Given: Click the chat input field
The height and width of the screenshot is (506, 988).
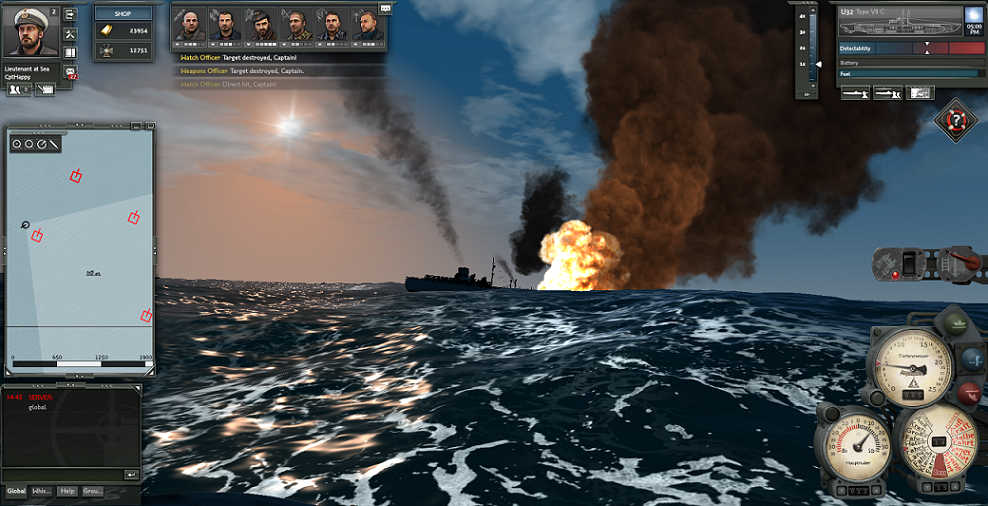Looking at the screenshot, I should (62, 474).
